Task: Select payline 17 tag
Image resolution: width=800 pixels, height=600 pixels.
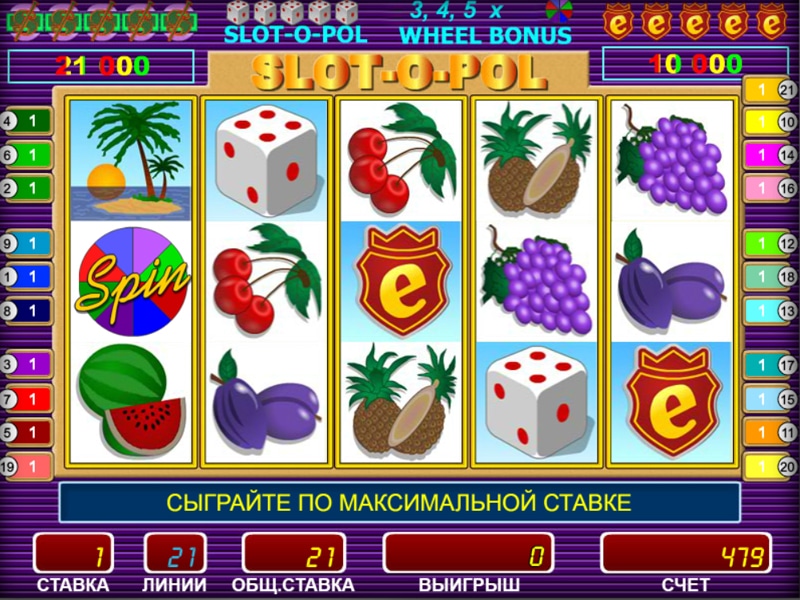Action: 770,366
